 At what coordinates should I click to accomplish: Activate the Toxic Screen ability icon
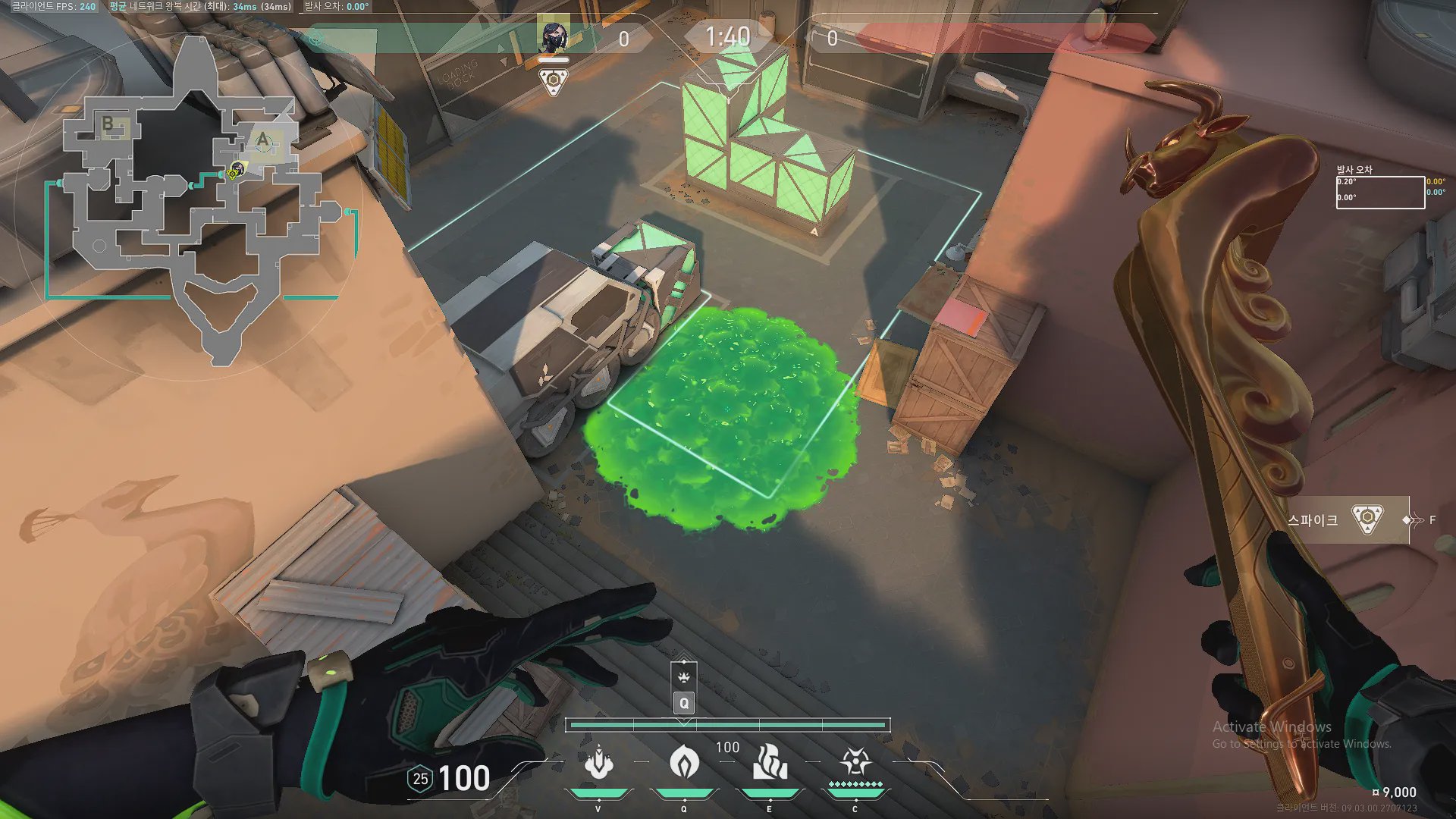770,762
